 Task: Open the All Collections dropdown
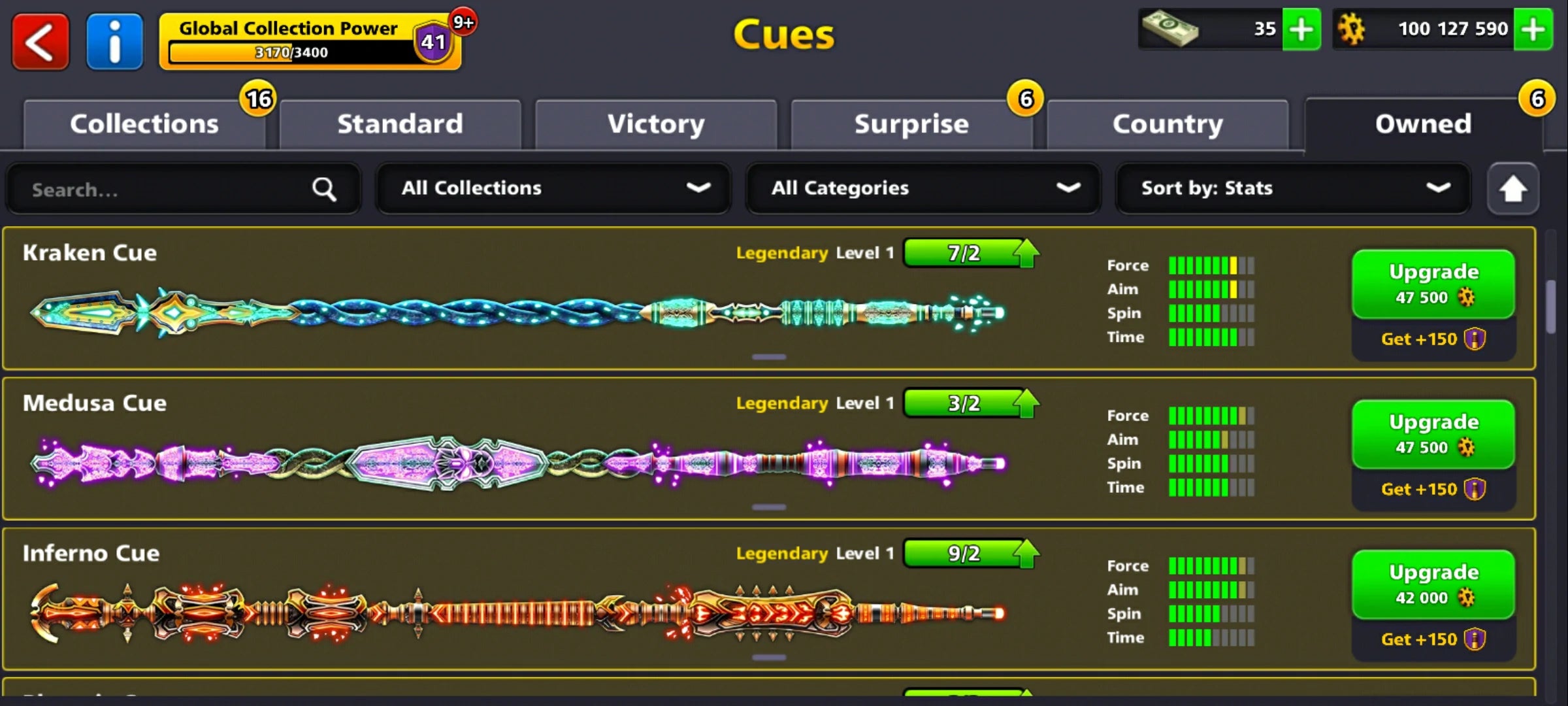click(553, 188)
